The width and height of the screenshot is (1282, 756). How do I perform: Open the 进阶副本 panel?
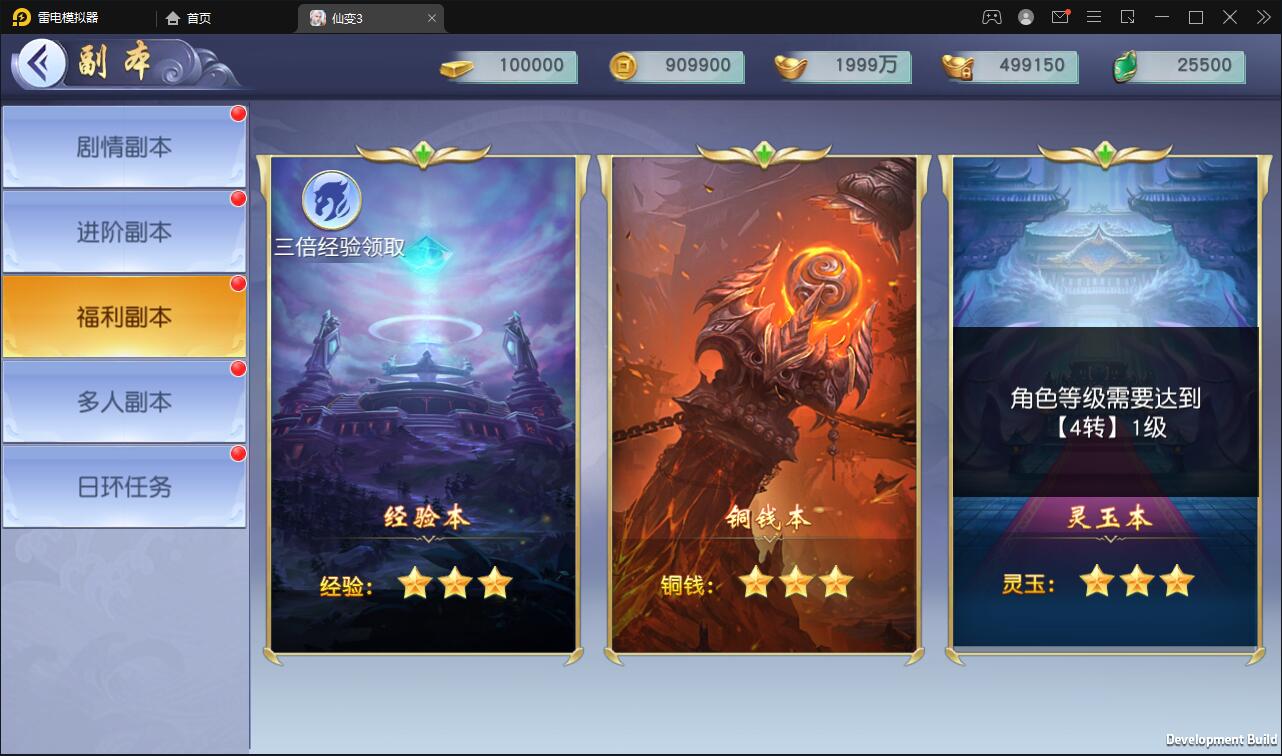pos(122,230)
